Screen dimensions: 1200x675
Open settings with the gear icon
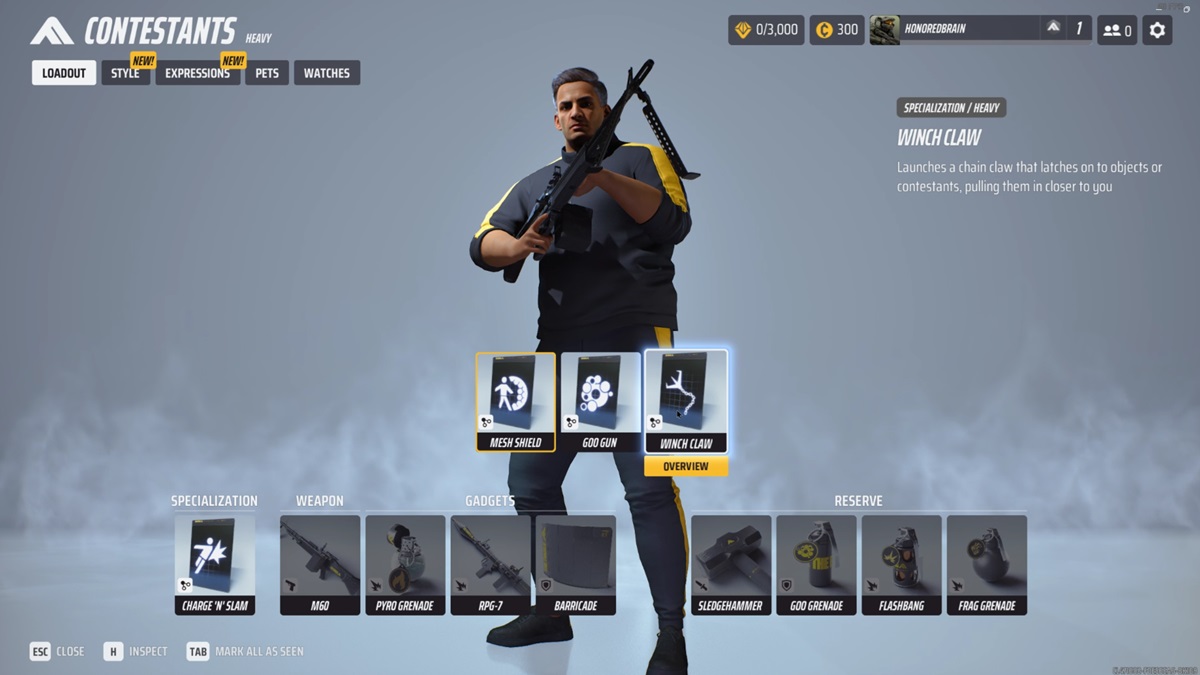[x=1157, y=30]
